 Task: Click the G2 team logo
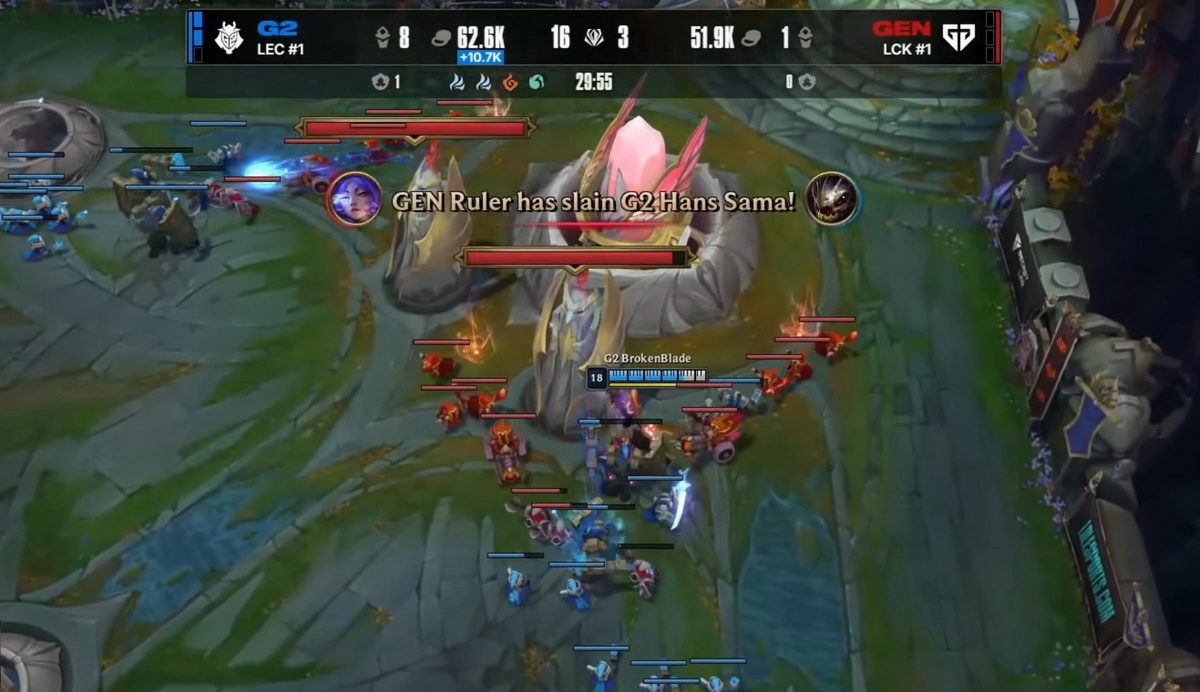pos(229,38)
